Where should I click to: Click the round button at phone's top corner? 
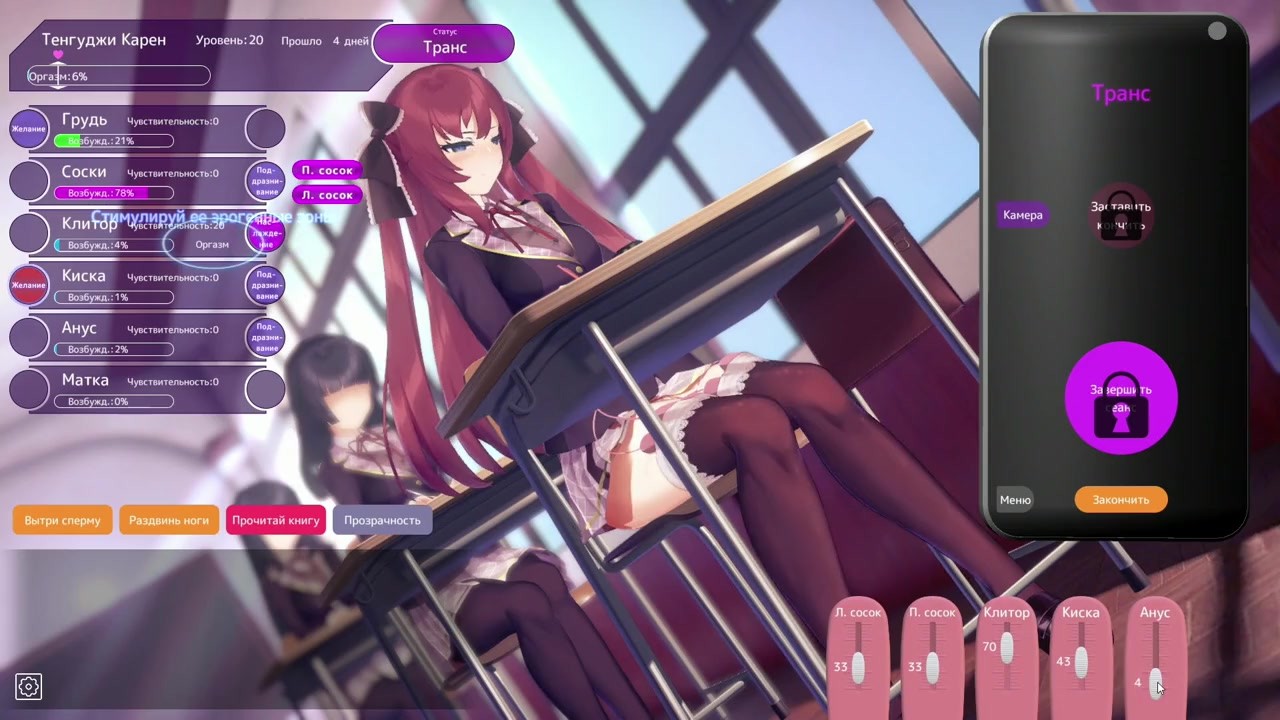tap(1217, 32)
